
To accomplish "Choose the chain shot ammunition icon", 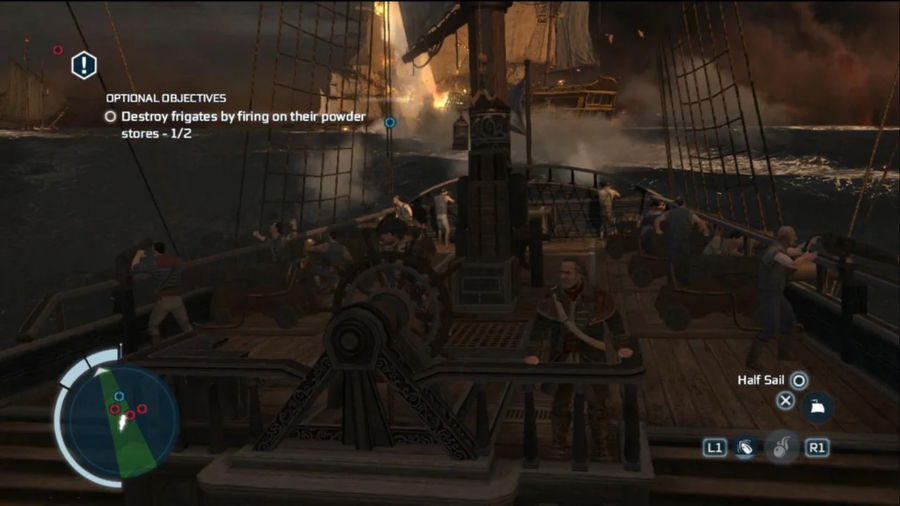I will (x=745, y=448).
